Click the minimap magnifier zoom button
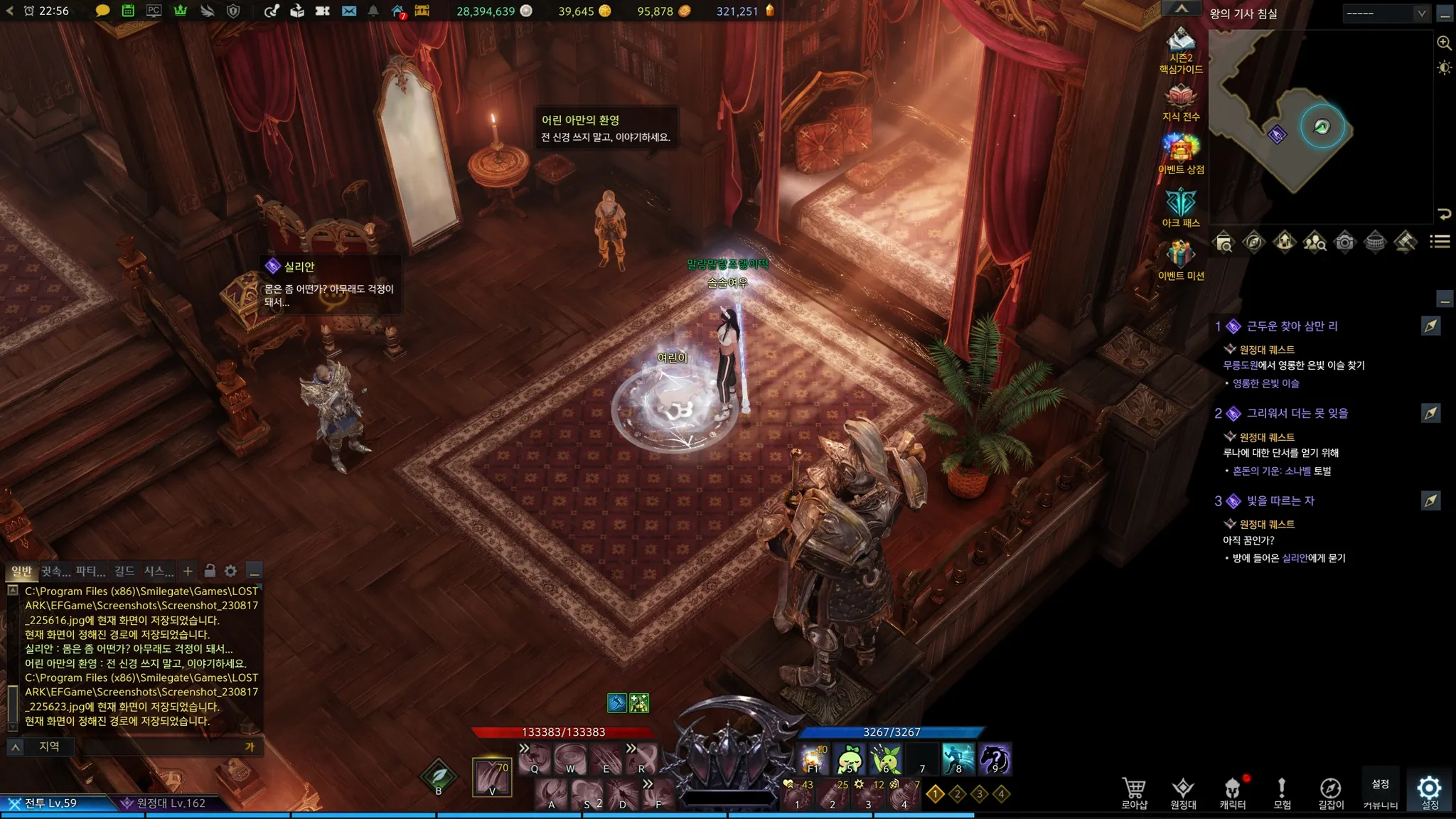The image size is (1456, 819). pyautogui.click(x=1444, y=43)
